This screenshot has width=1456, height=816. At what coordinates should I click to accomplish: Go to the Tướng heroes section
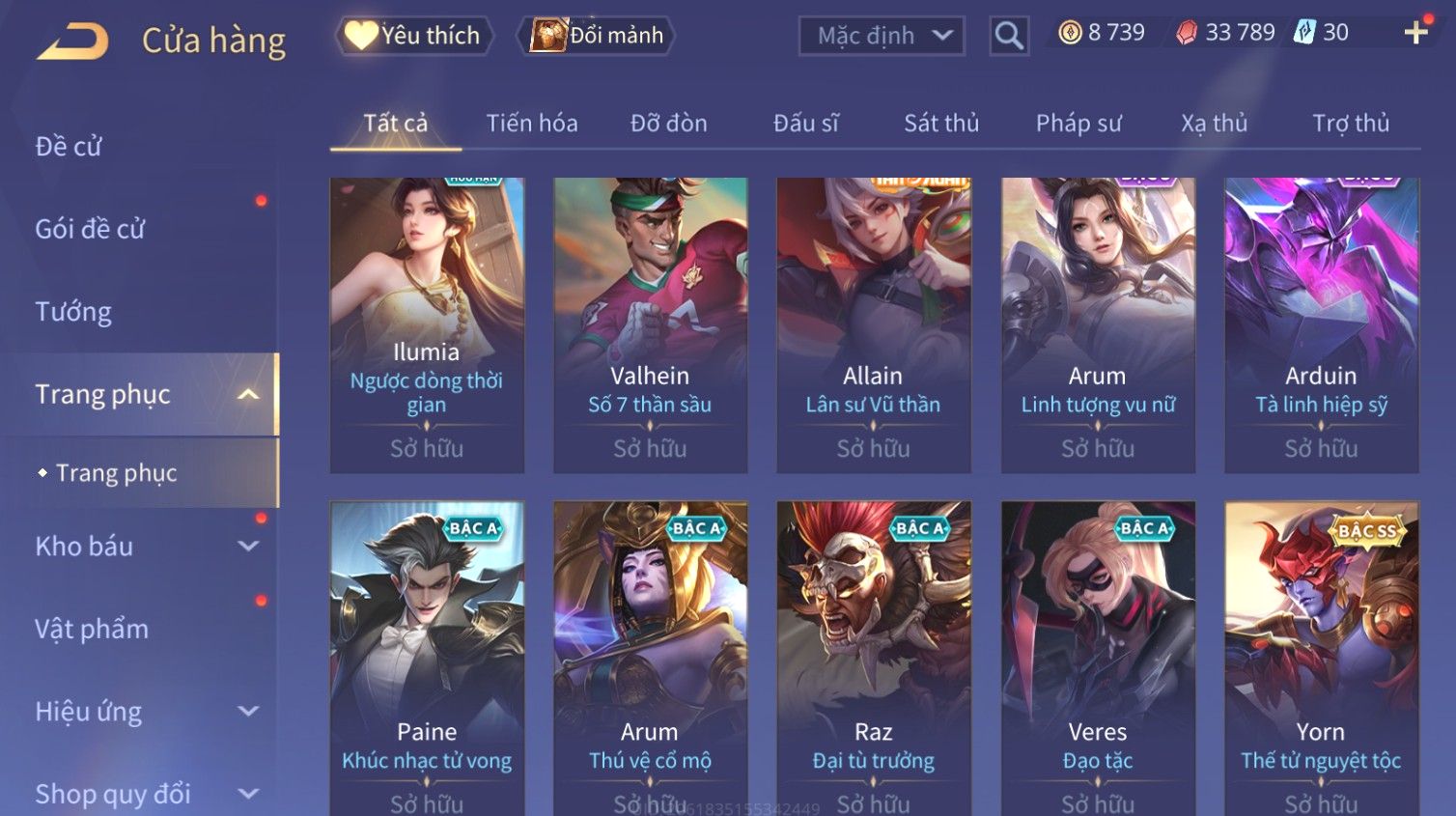coord(73,312)
